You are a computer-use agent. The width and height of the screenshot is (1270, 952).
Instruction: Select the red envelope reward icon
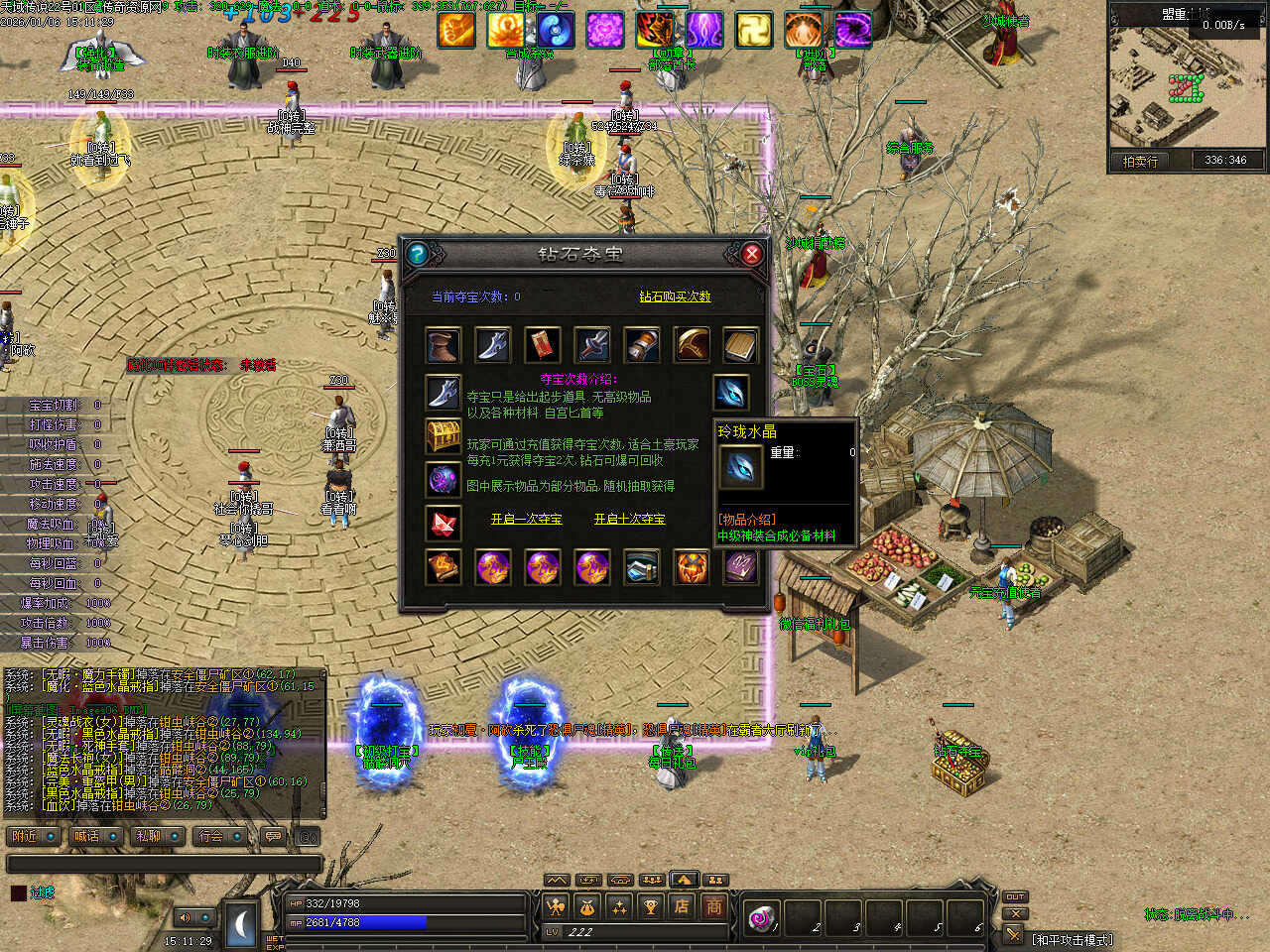pos(542,345)
